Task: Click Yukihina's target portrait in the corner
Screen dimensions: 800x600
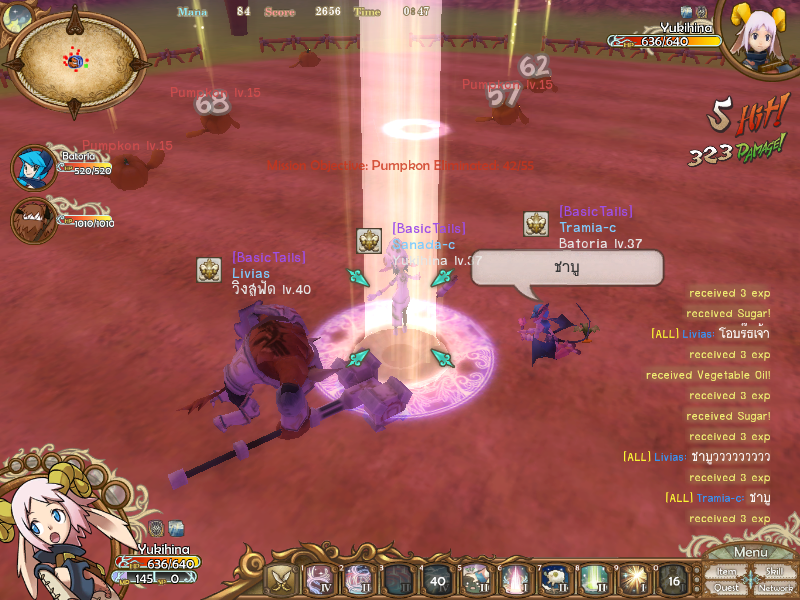Action: [761, 40]
